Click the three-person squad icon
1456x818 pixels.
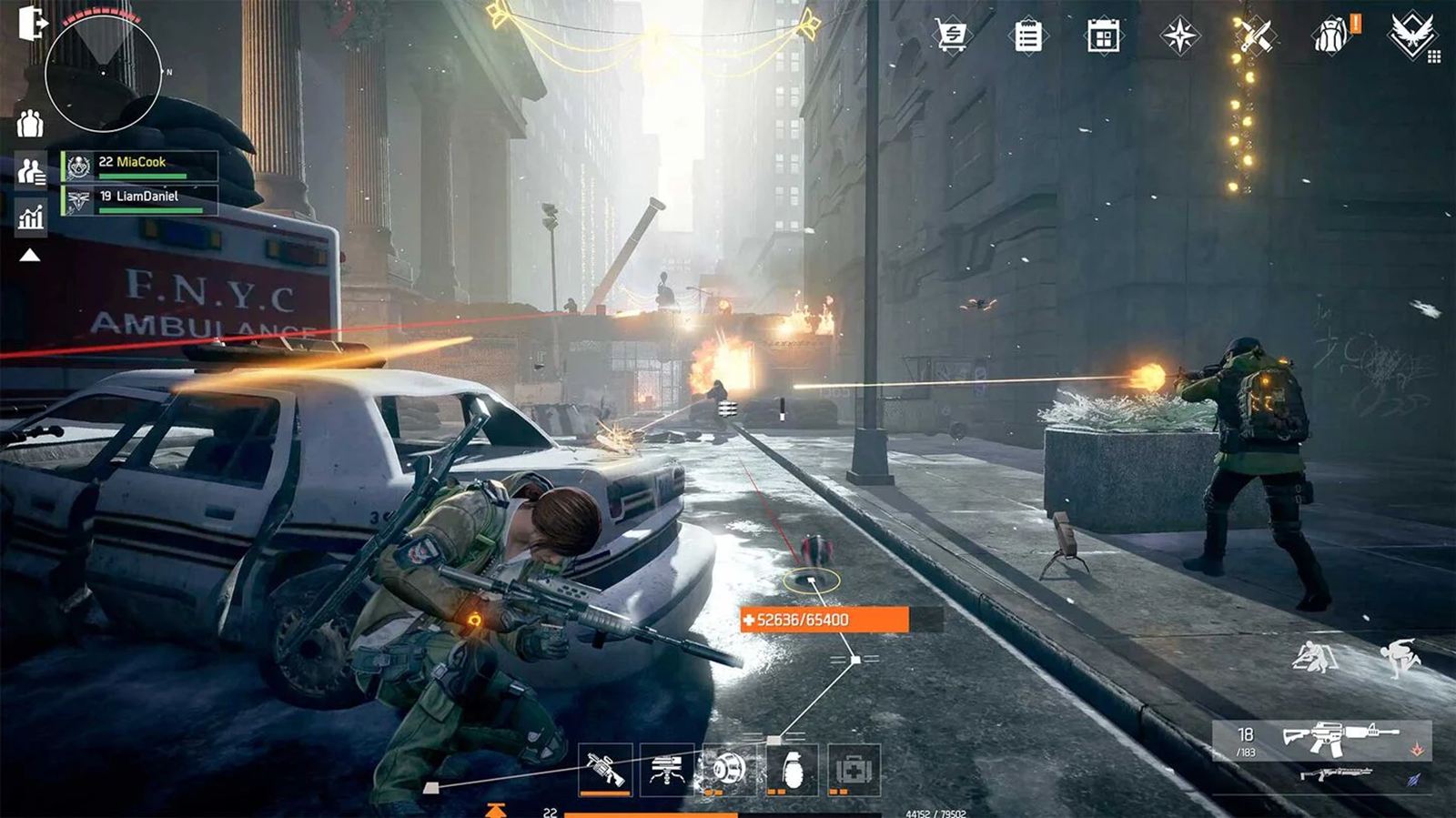point(30,123)
